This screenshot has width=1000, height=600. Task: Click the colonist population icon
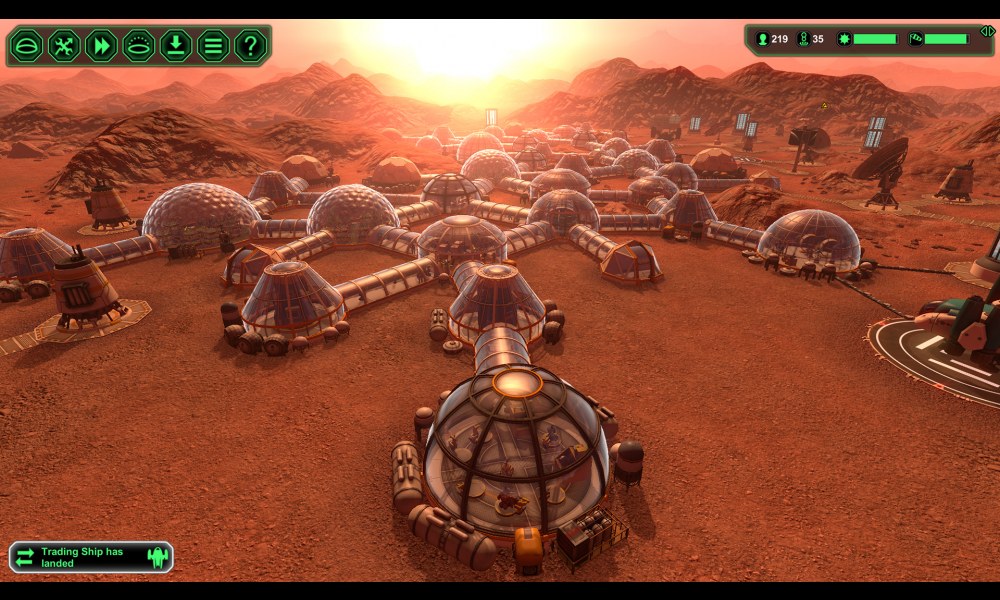pyautogui.click(x=762, y=39)
